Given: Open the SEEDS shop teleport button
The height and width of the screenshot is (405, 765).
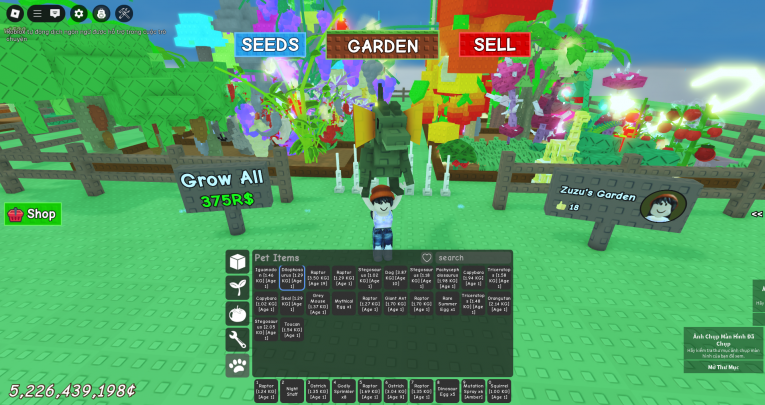Looking at the screenshot, I should point(270,45).
